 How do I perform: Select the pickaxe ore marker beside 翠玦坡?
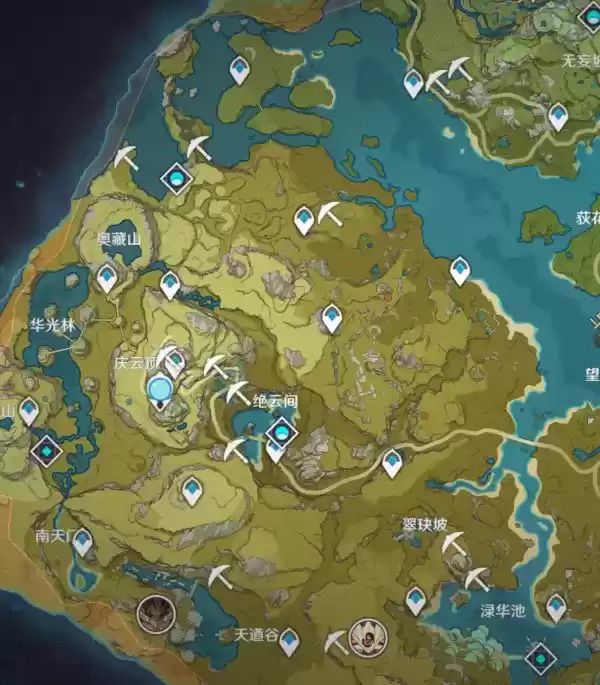point(454,543)
